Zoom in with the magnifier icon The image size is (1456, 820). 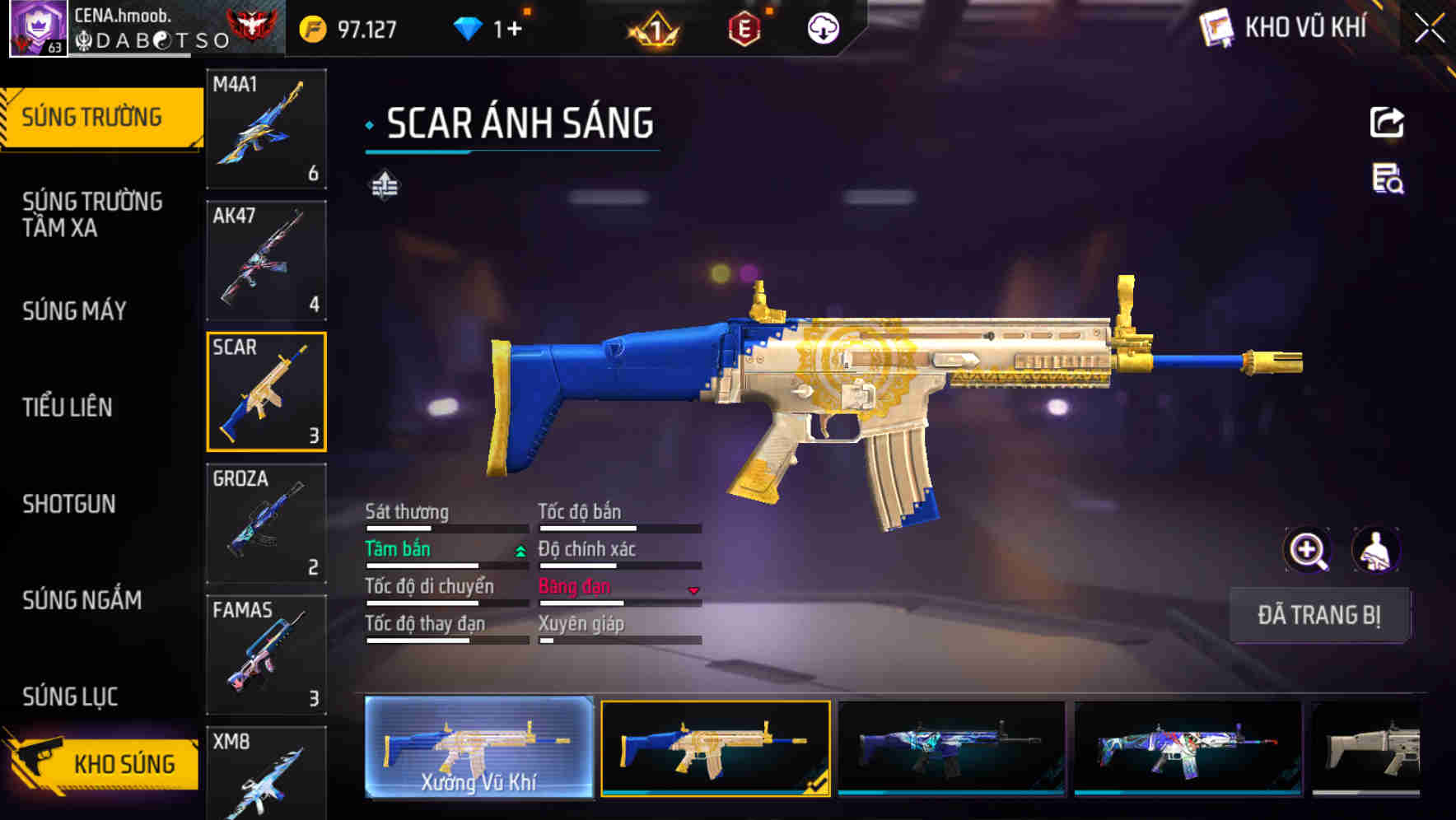click(x=1307, y=550)
